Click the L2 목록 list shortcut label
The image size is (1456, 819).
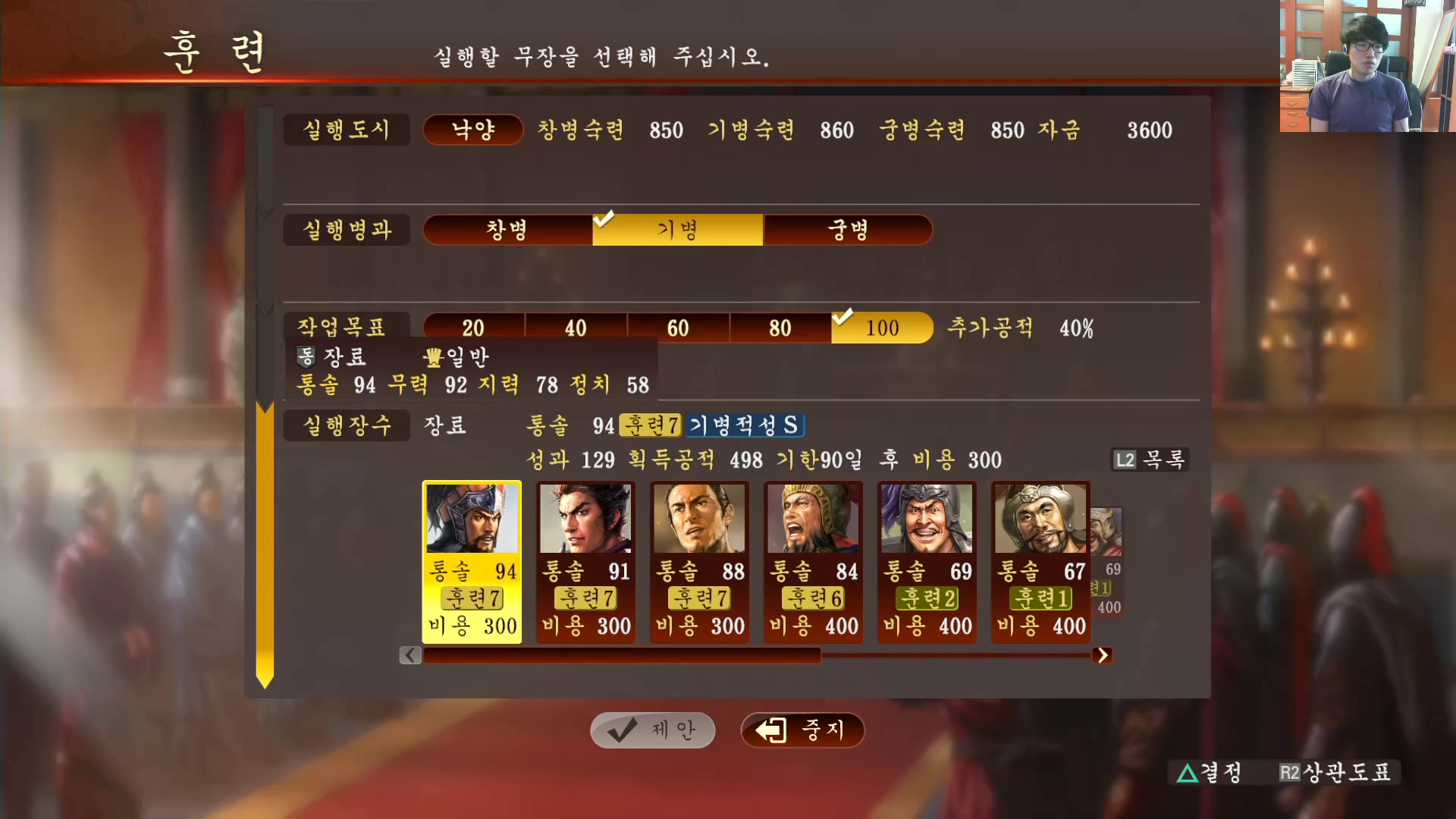point(1149,460)
